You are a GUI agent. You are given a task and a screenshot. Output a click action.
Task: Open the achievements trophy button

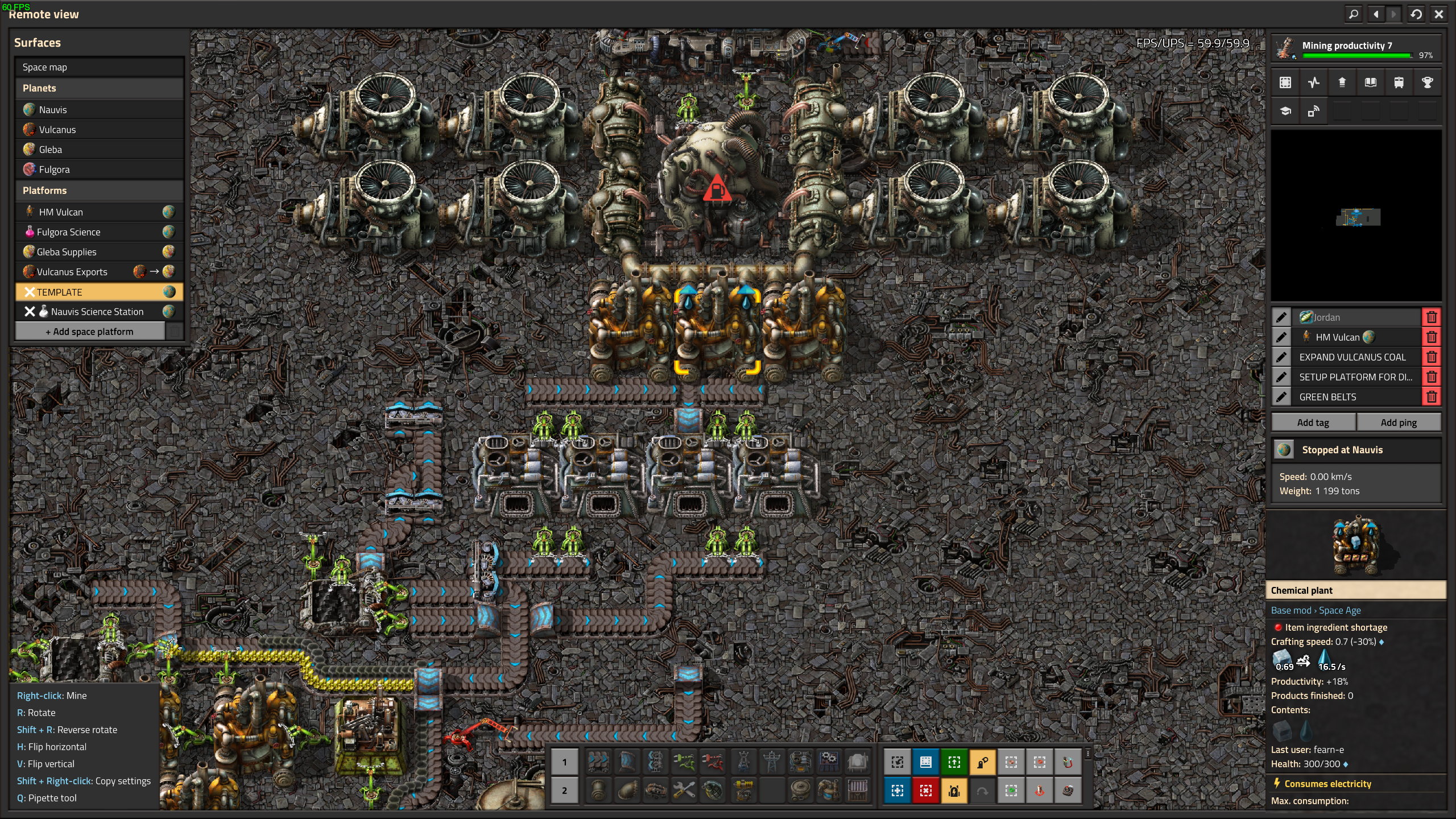pyautogui.click(x=1427, y=82)
